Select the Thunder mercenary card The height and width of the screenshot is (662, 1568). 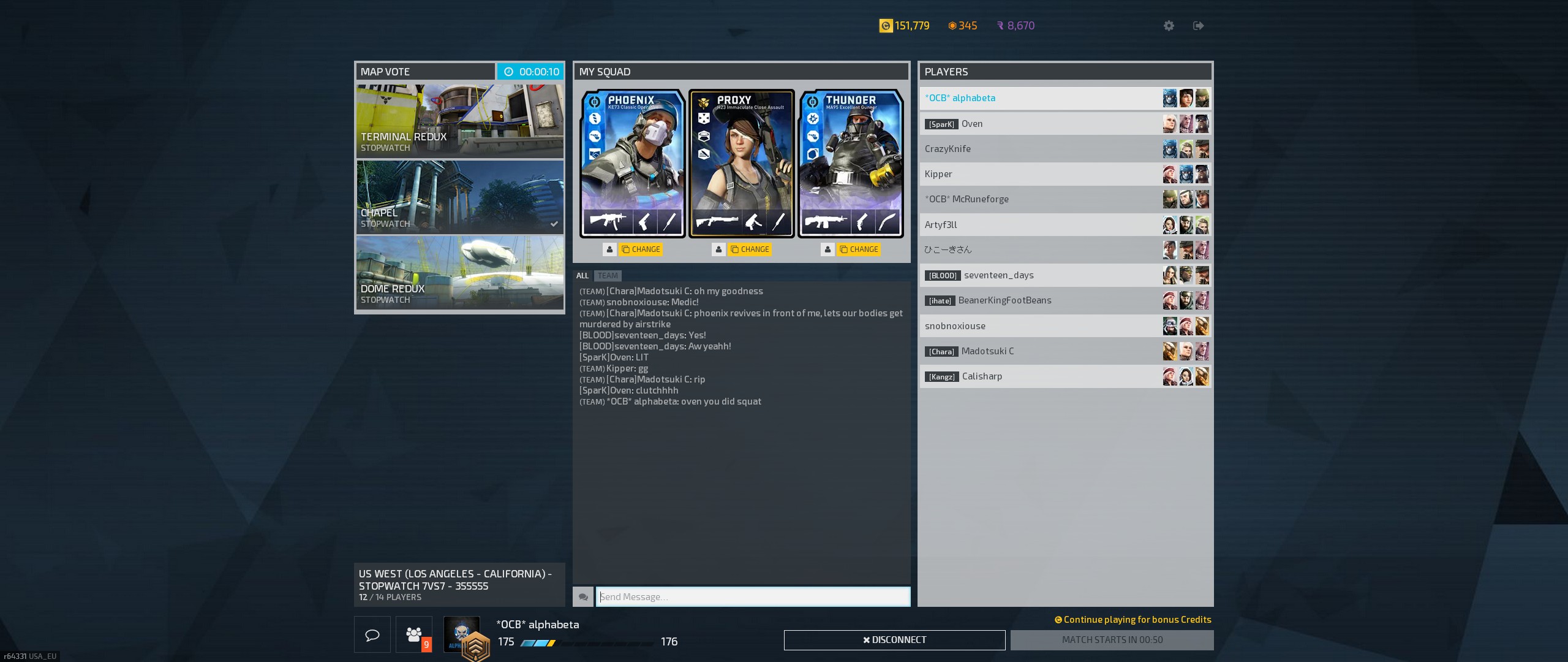pyautogui.click(x=850, y=163)
